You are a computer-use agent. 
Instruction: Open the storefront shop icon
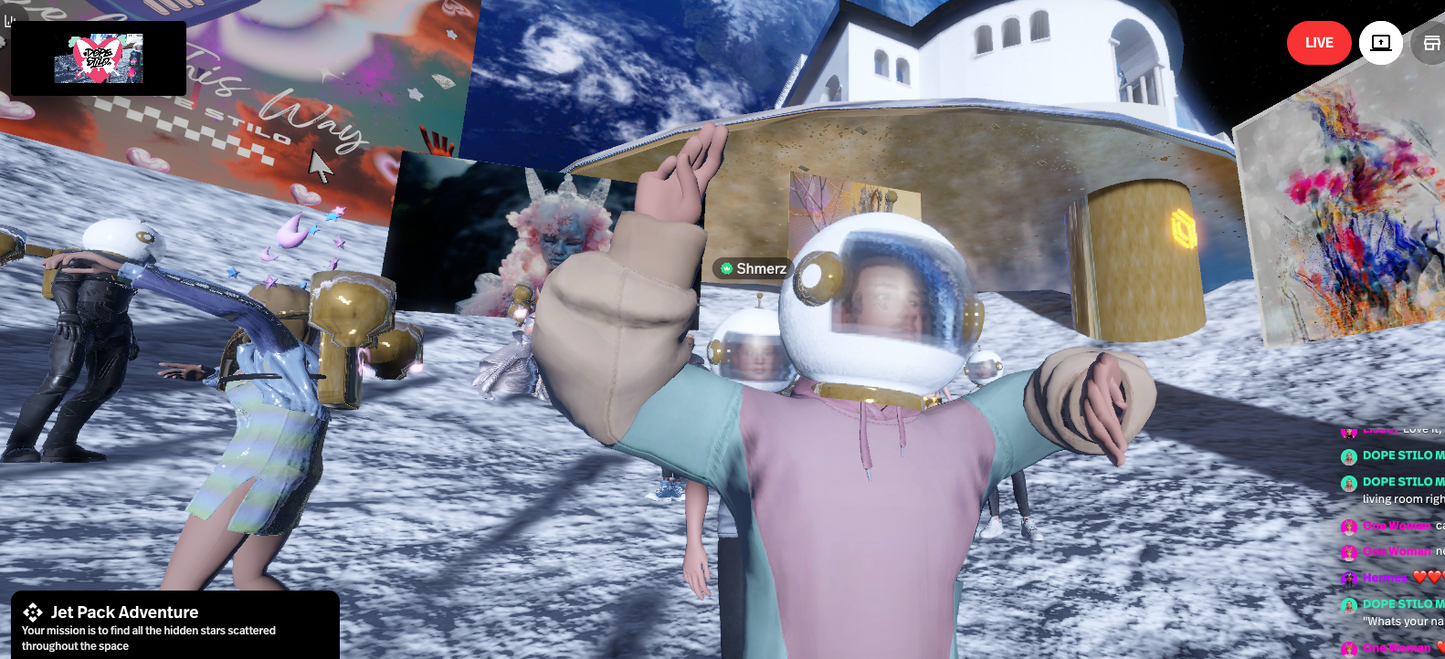click(1431, 44)
